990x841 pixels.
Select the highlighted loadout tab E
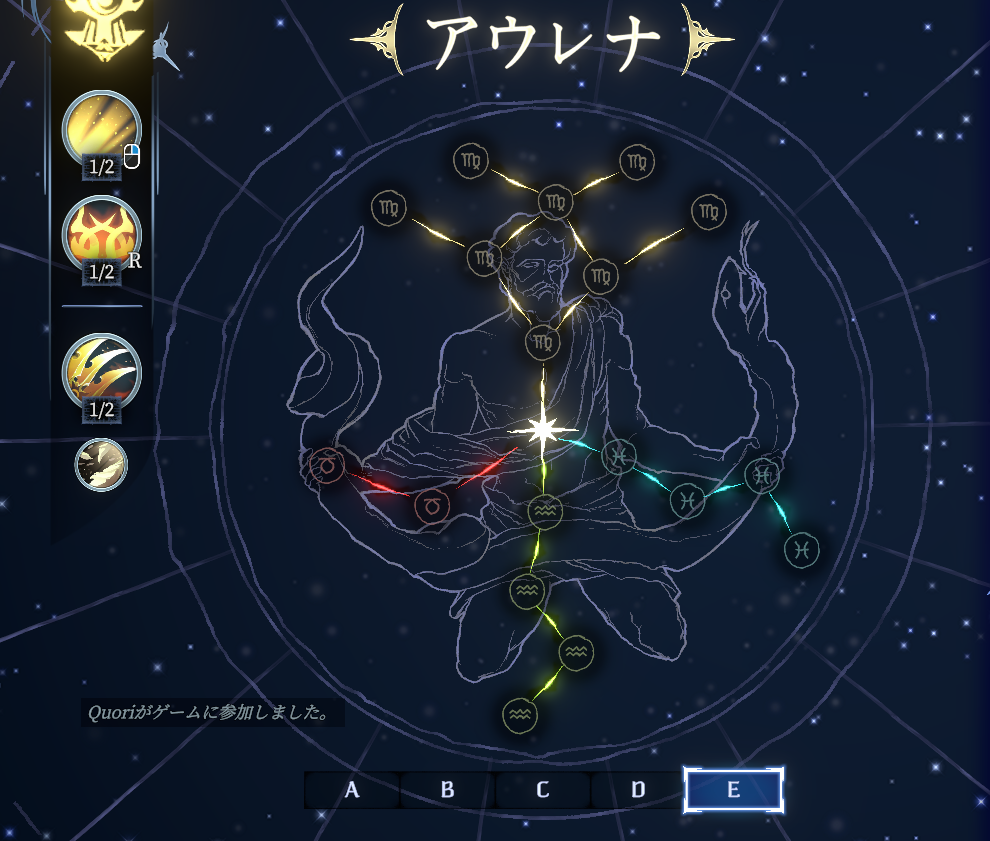733,790
